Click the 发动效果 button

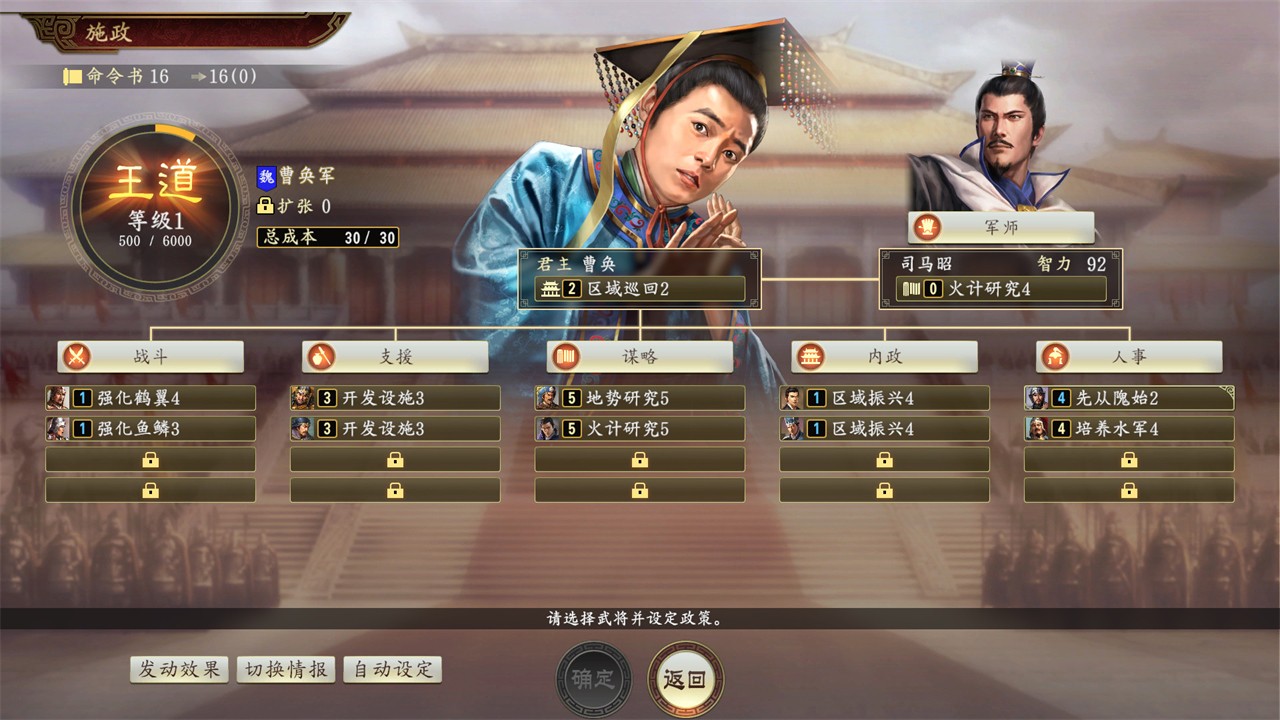coord(179,670)
